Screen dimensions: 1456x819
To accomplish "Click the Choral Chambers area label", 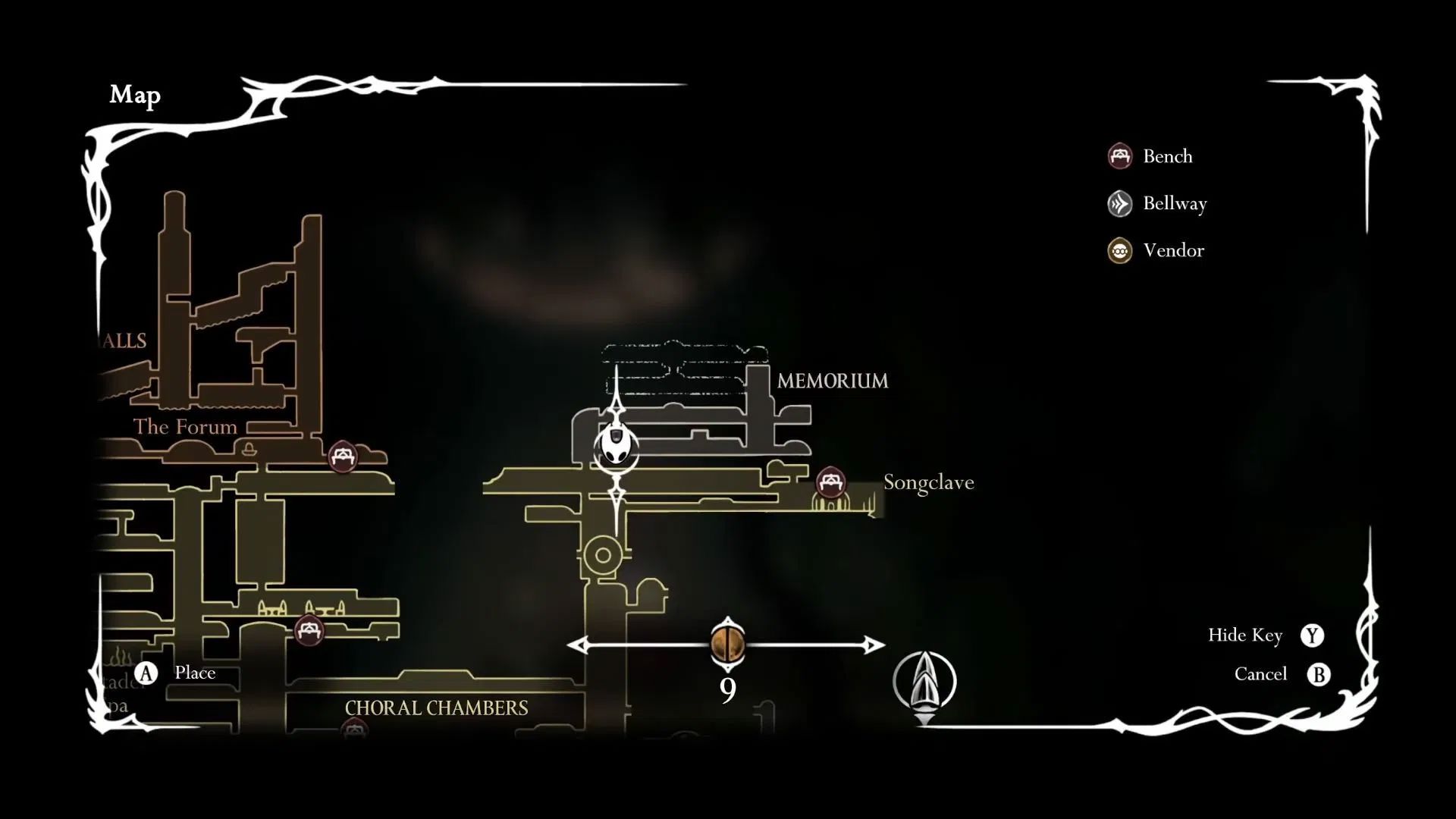I will [x=436, y=708].
